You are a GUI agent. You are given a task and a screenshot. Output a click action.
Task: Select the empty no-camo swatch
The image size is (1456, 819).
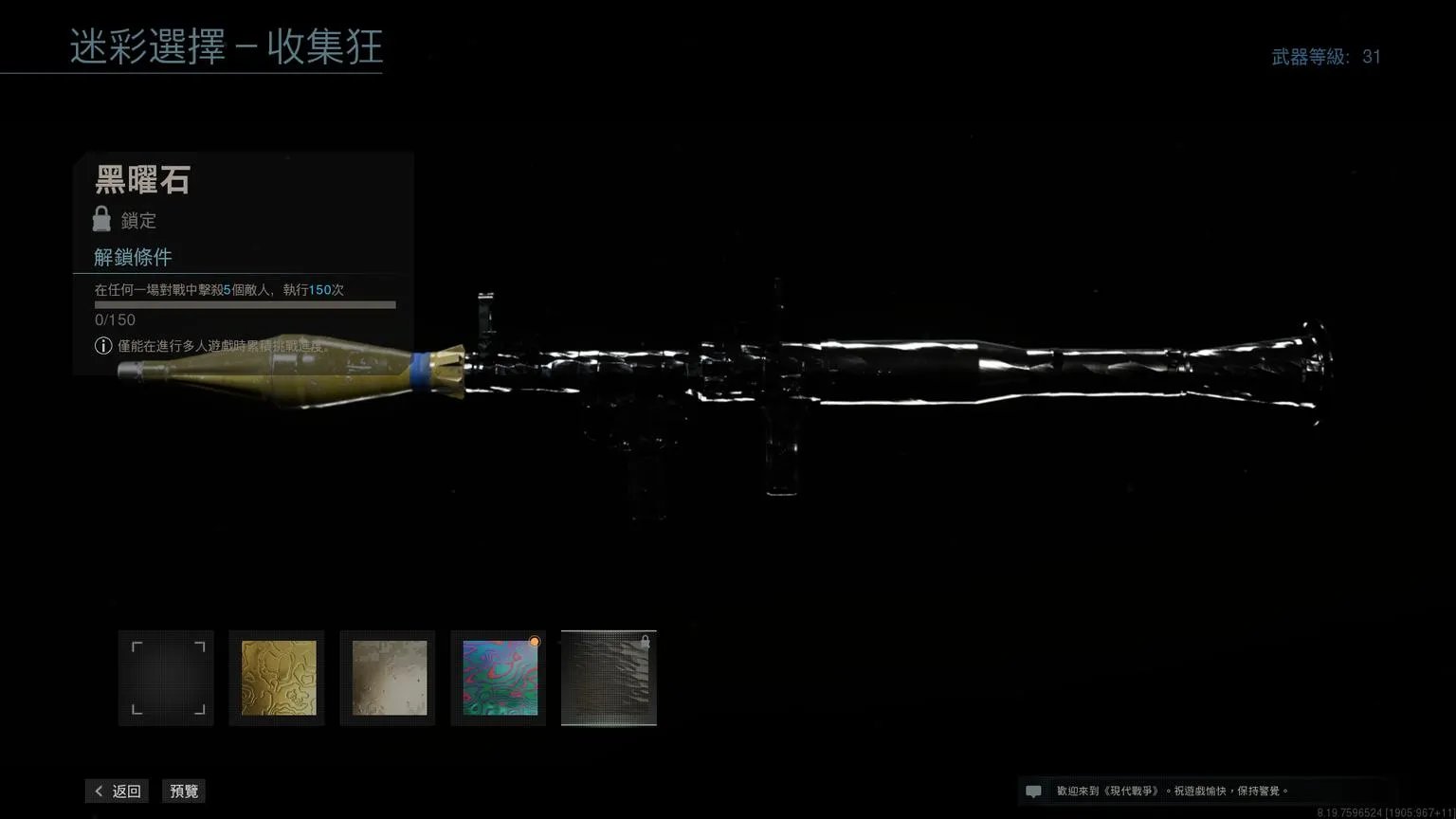(166, 678)
